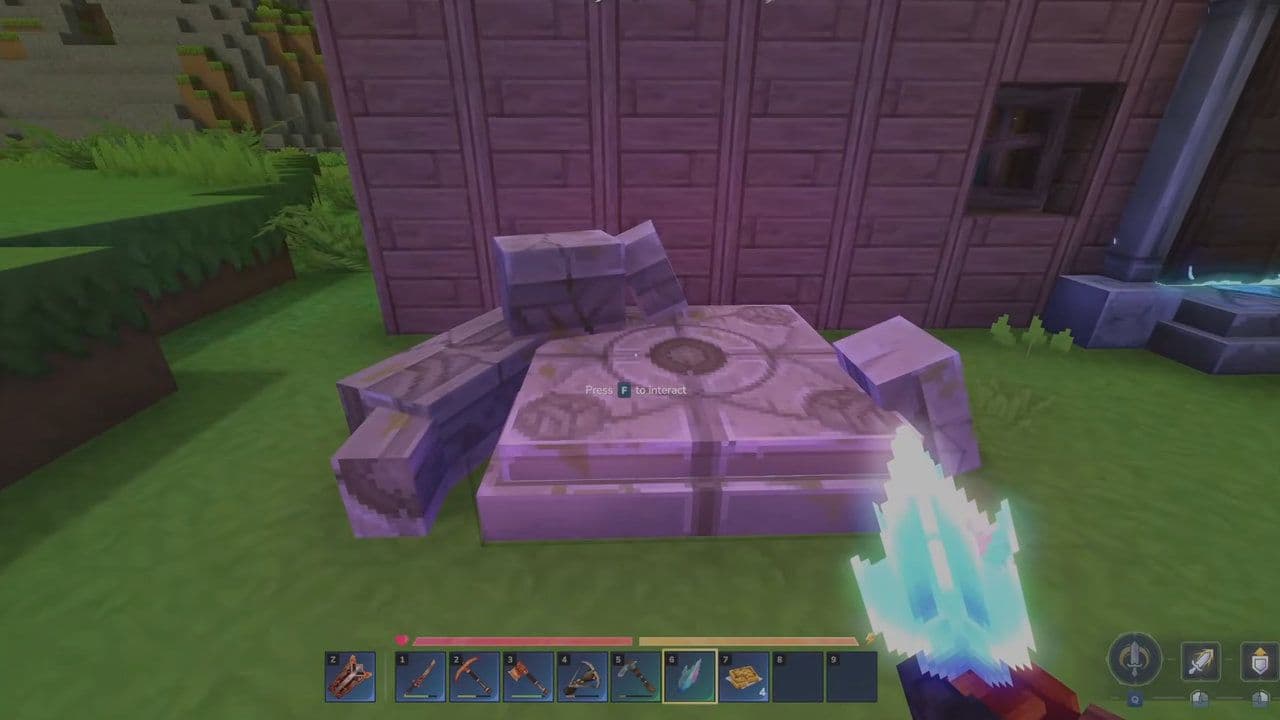Click the F key badge in the interact prompt

tap(624, 389)
